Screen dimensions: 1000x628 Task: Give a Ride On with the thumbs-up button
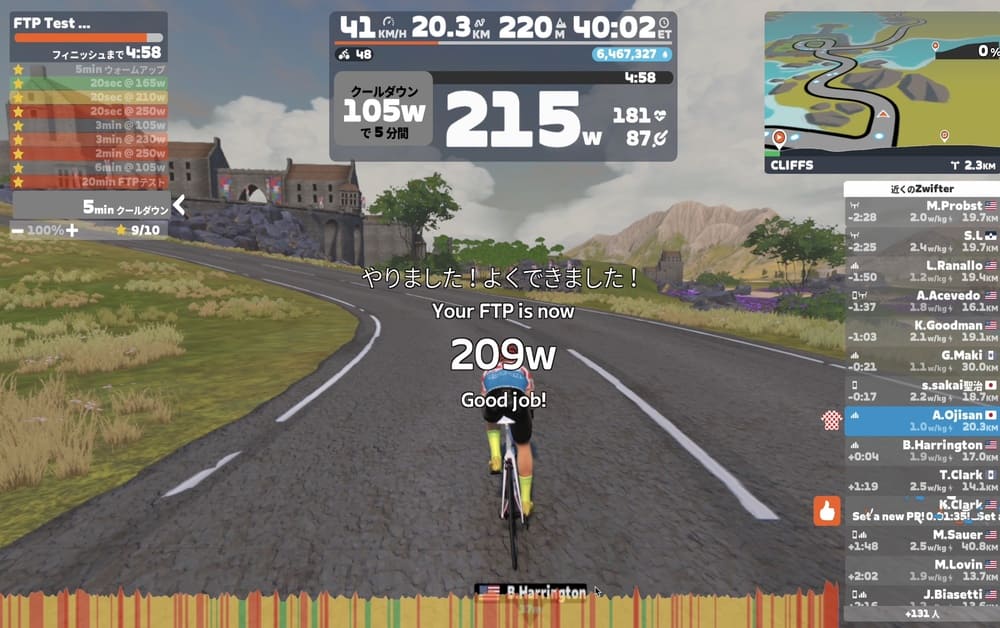[826, 511]
